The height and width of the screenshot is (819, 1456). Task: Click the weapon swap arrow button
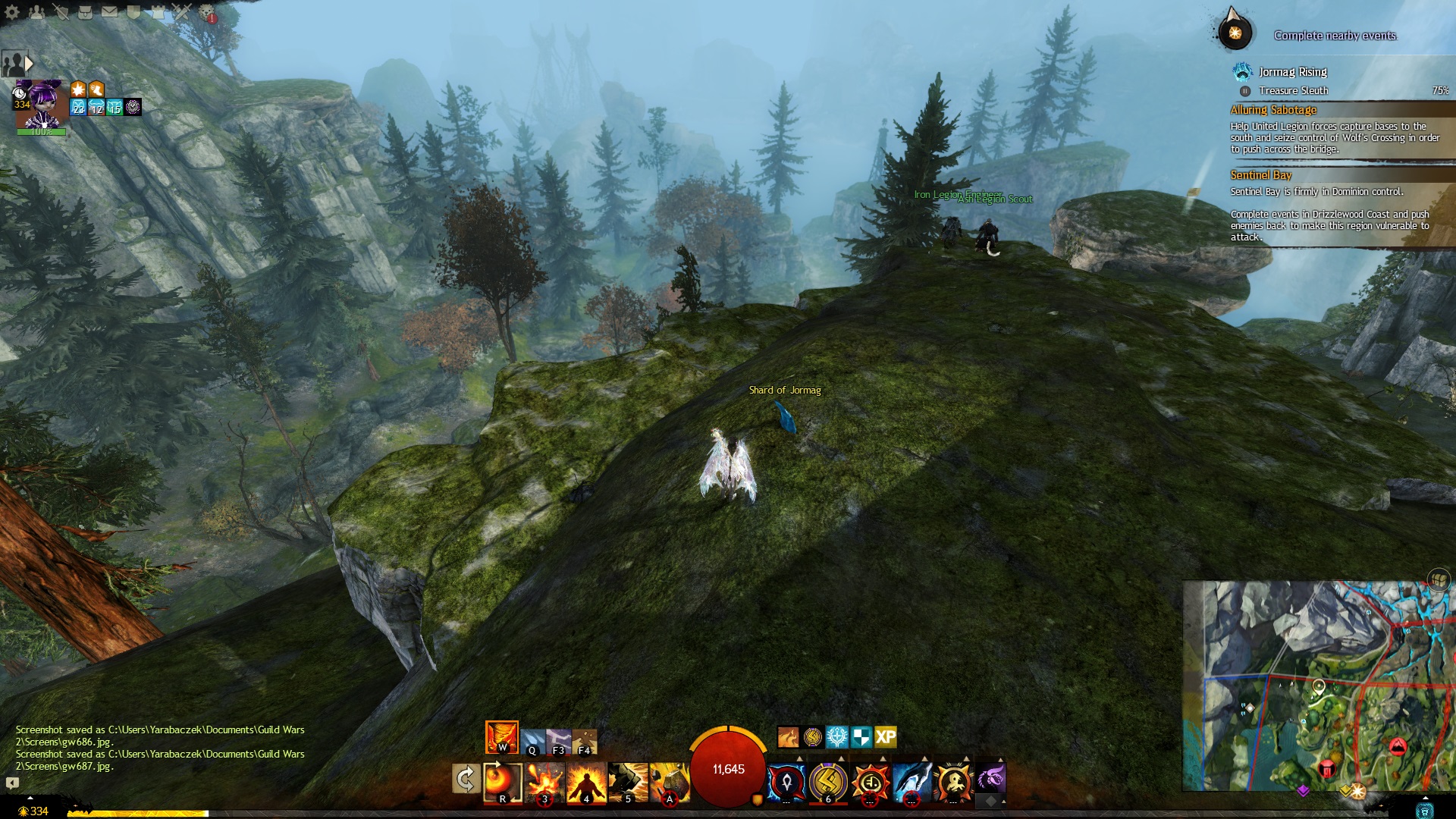click(466, 779)
